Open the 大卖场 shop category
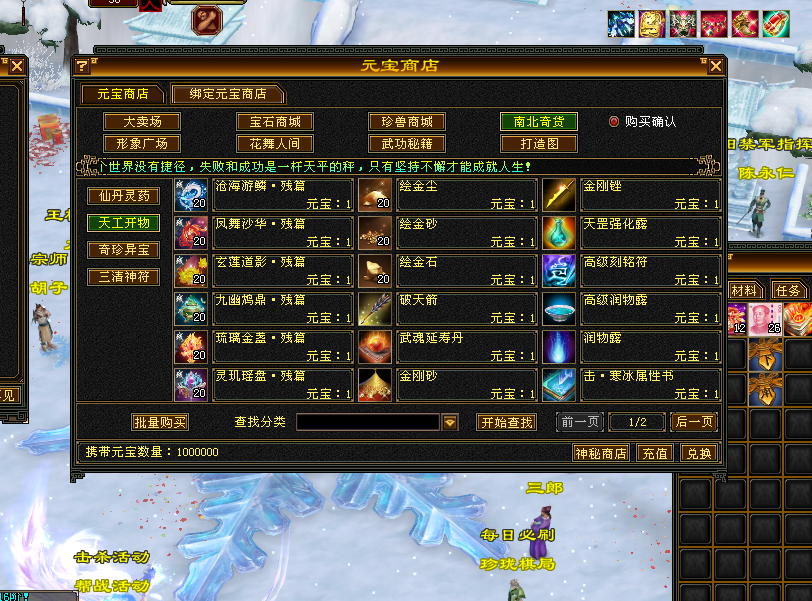Image resolution: width=812 pixels, height=601 pixels. click(136, 122)
